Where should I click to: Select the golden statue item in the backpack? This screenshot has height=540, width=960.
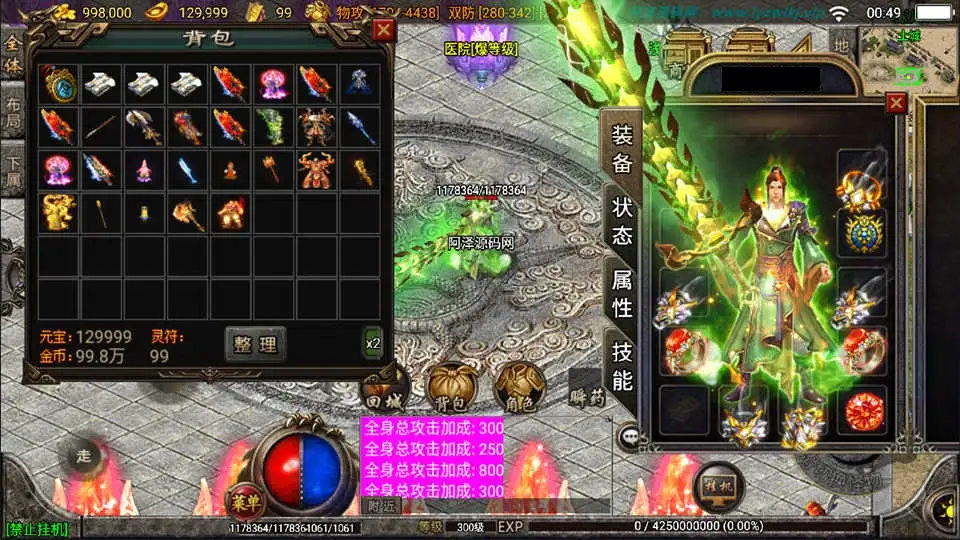(58, 211)
